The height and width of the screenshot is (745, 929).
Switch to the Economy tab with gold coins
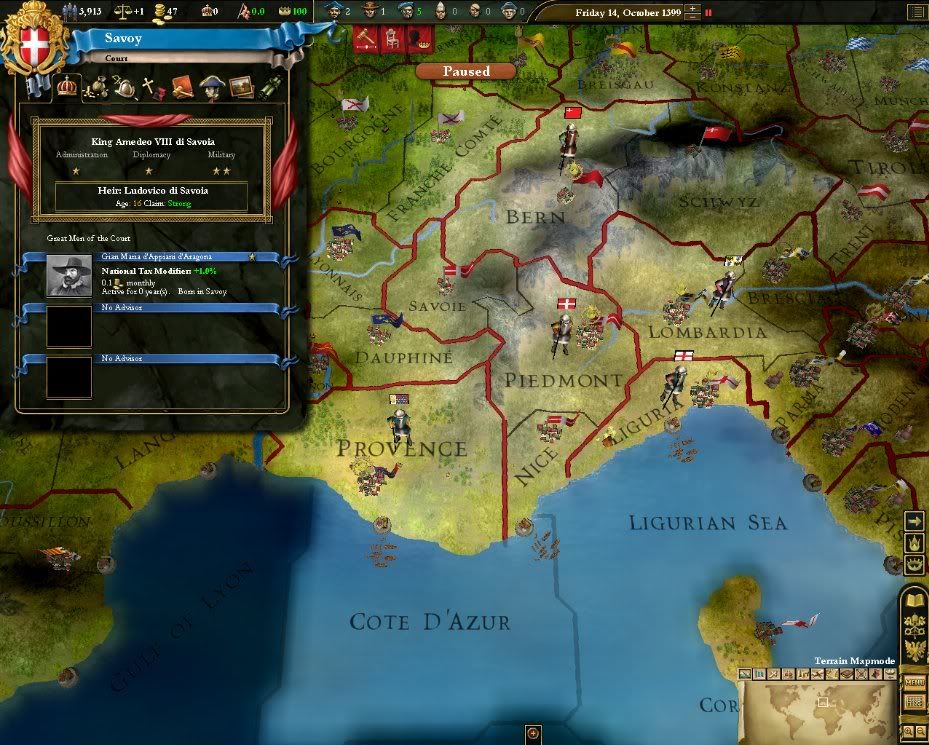pos(97,87)
